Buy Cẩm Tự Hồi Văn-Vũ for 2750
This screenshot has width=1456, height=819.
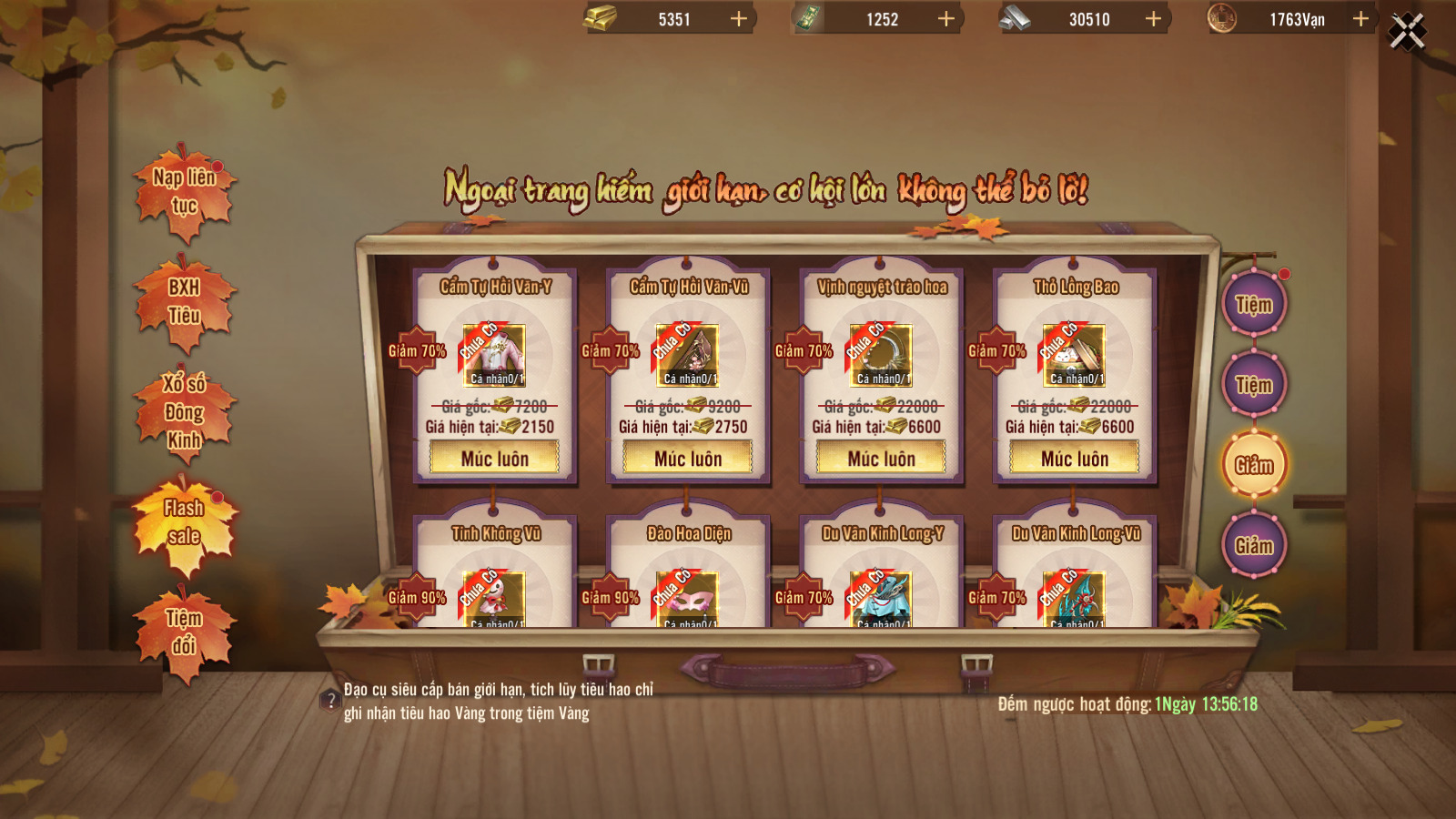click(688, 459)
